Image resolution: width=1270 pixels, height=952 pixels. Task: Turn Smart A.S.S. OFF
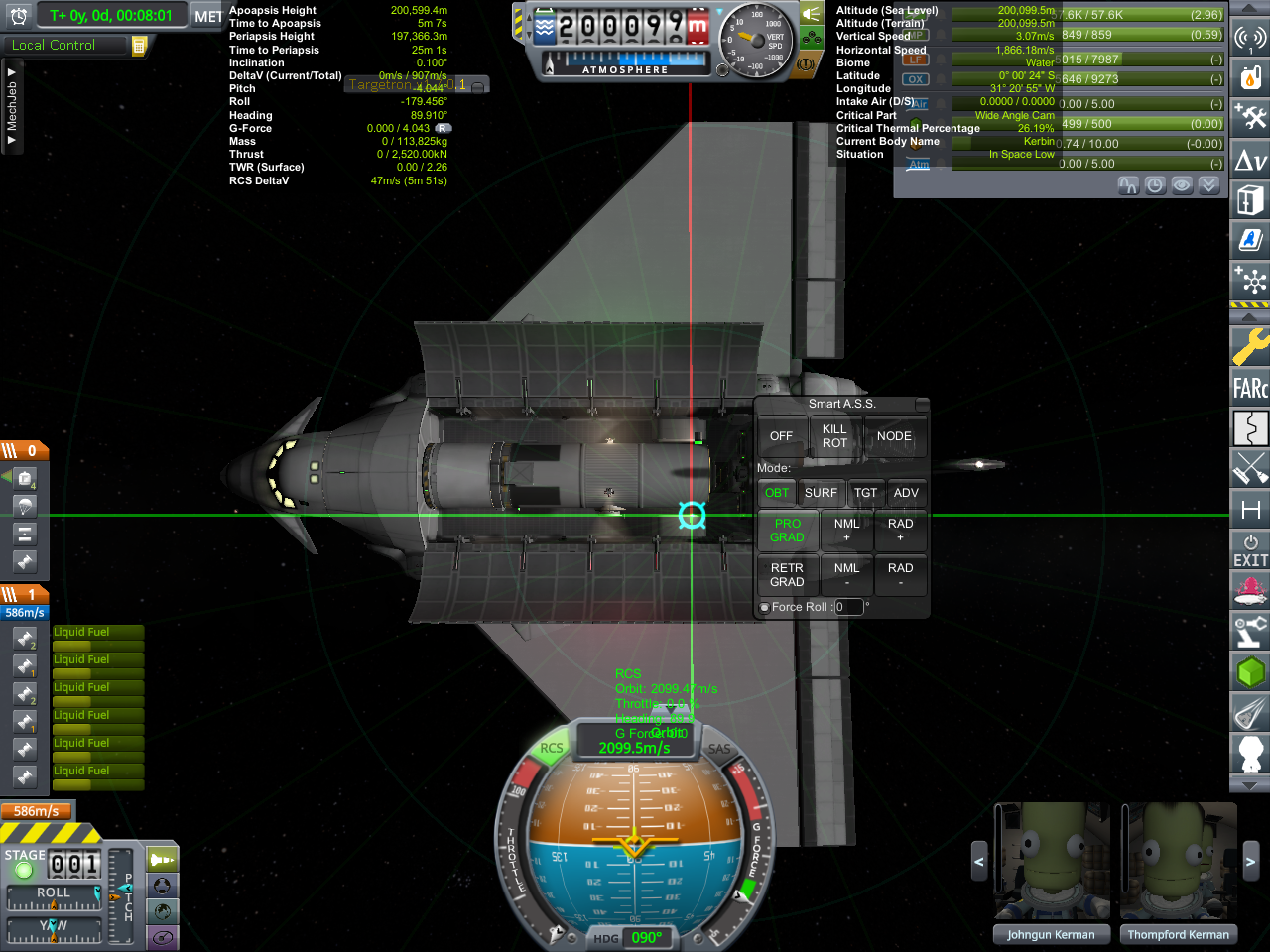781,436
